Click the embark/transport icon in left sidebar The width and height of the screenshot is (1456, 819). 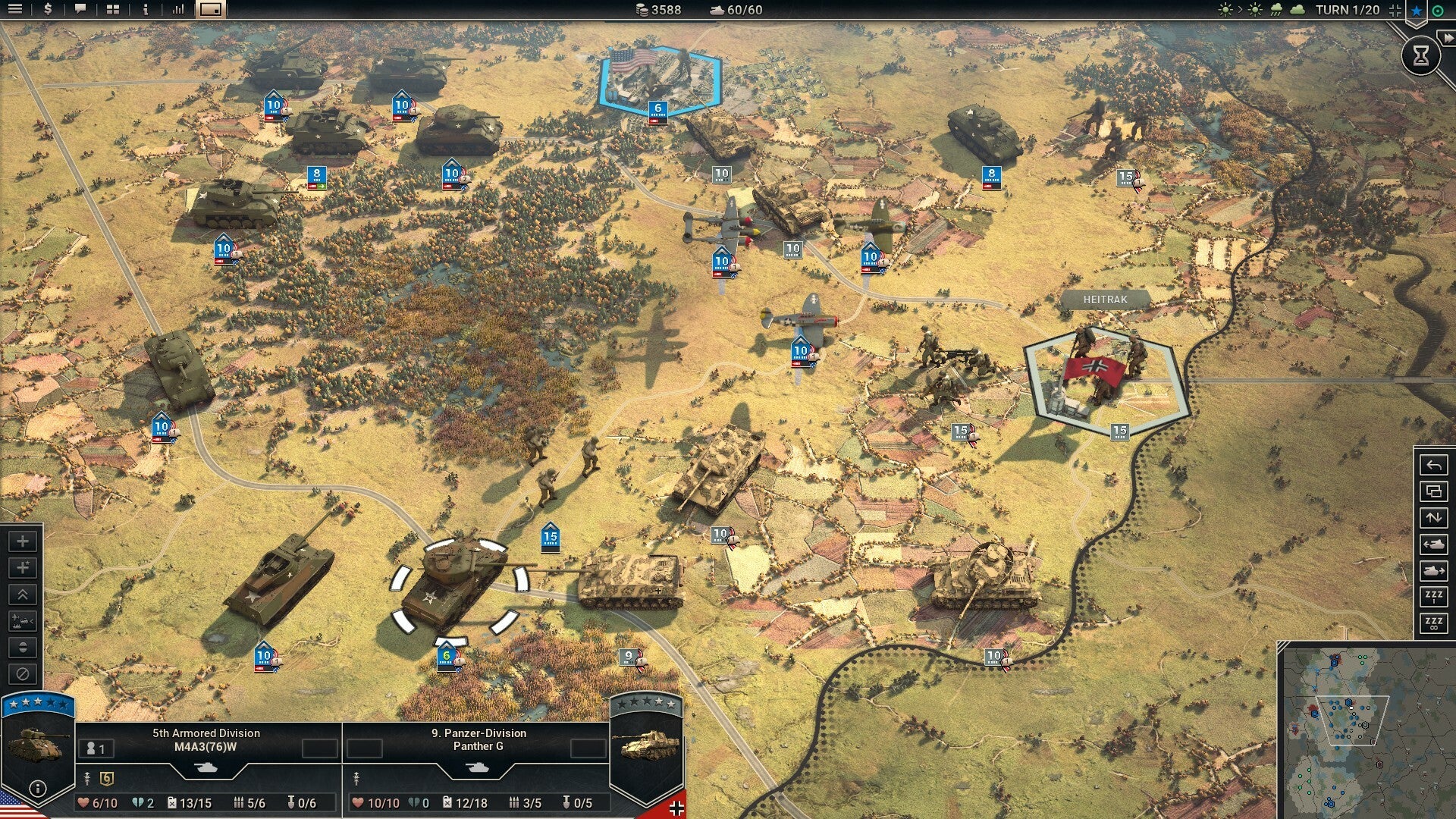(x=21, y=620)
